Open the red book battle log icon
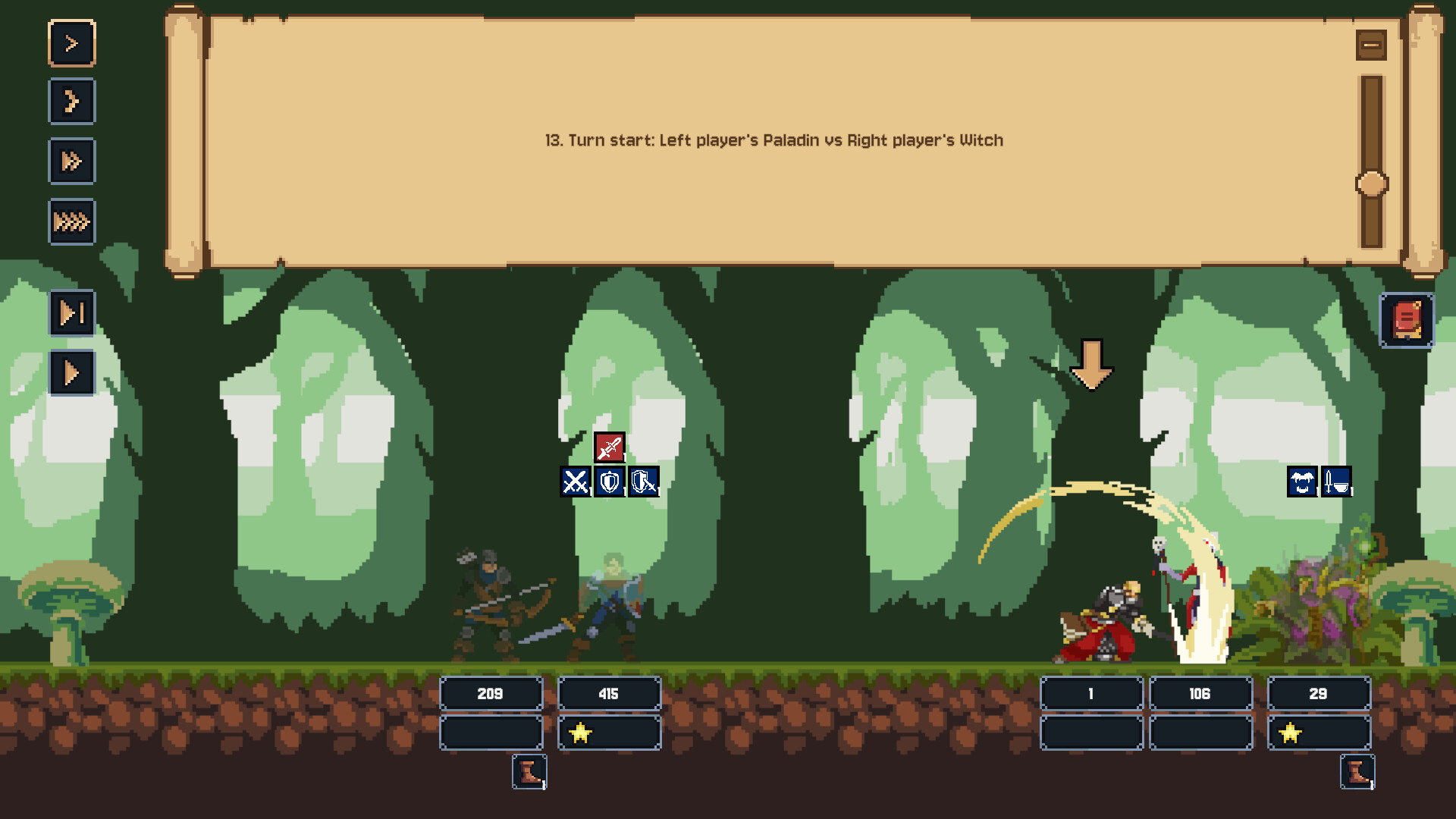This screenshot has width=1456, height=819. tap(1407, 319)
